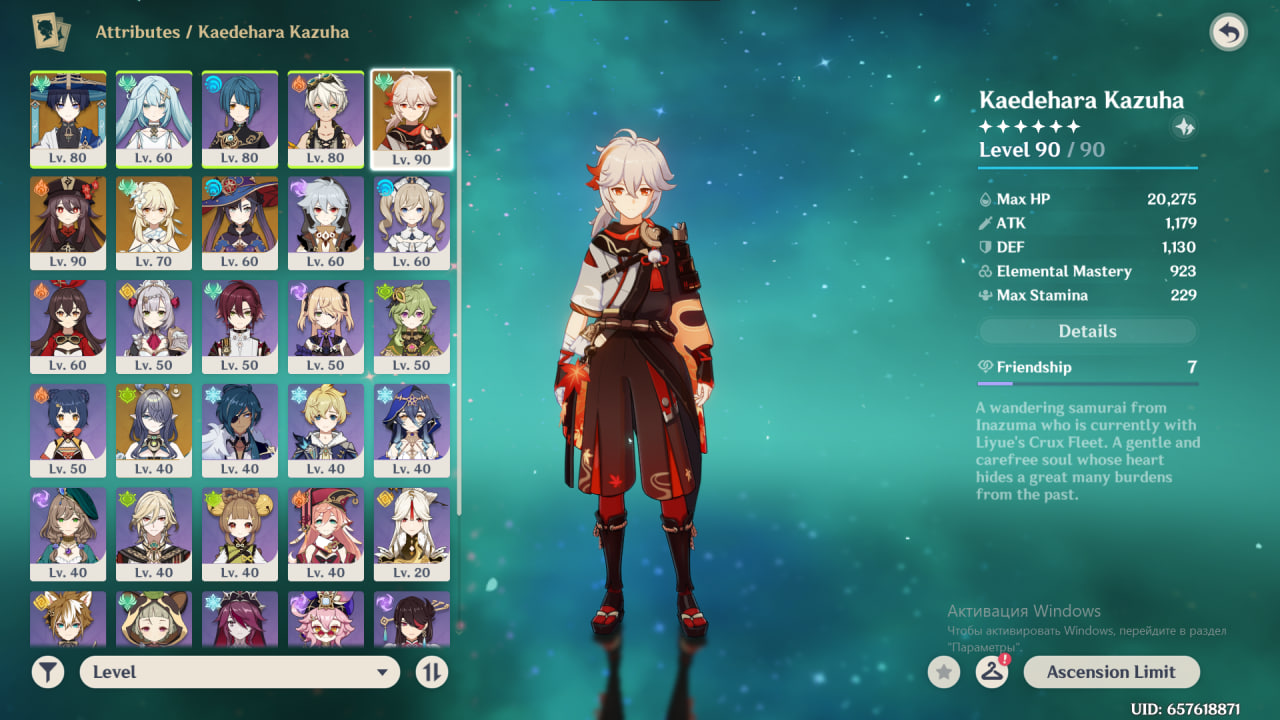Pick Kaeya in the character grid
This screenshot has width=1280, height=720.
(240, 430)
